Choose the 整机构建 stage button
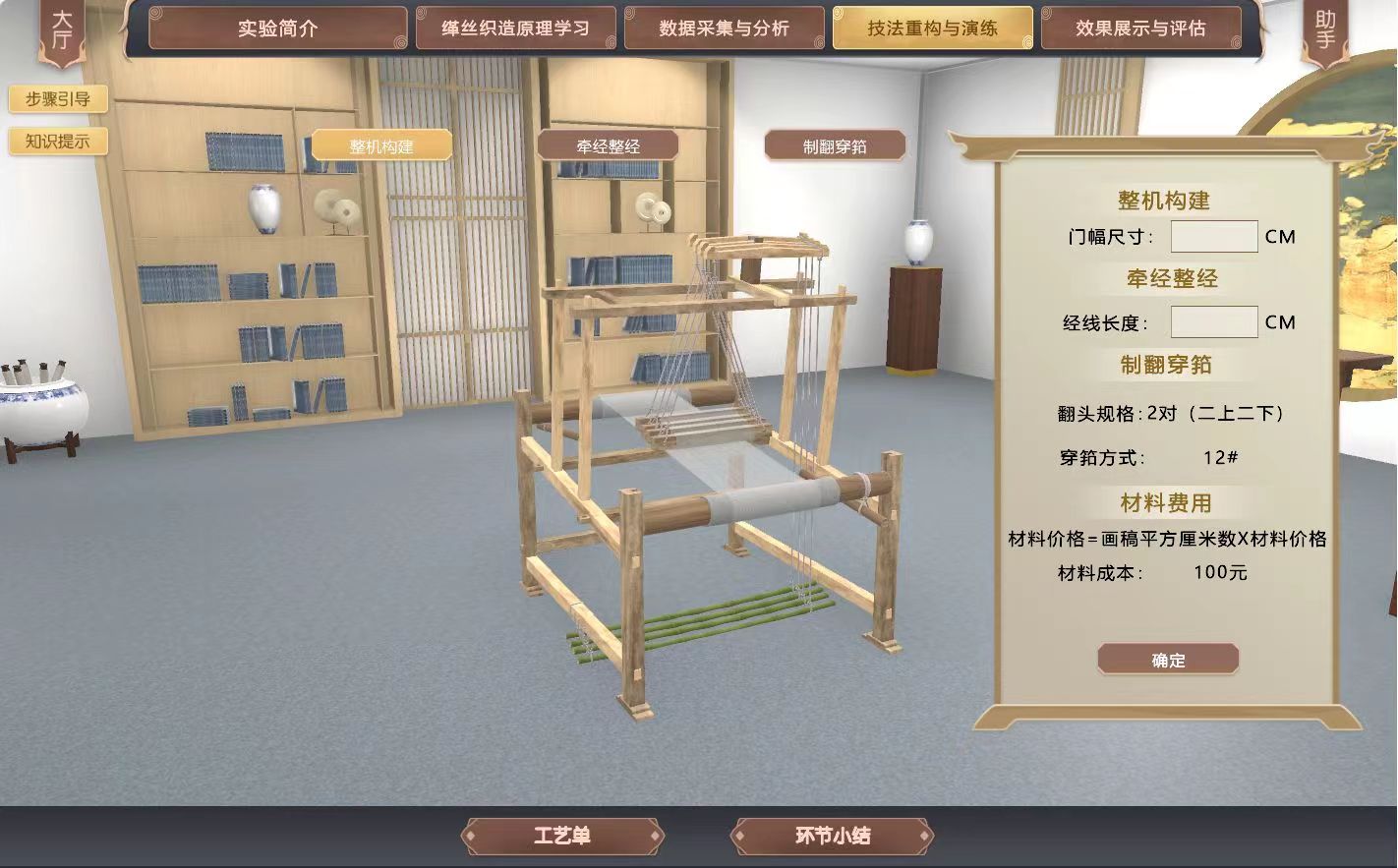 coord(381,146)
